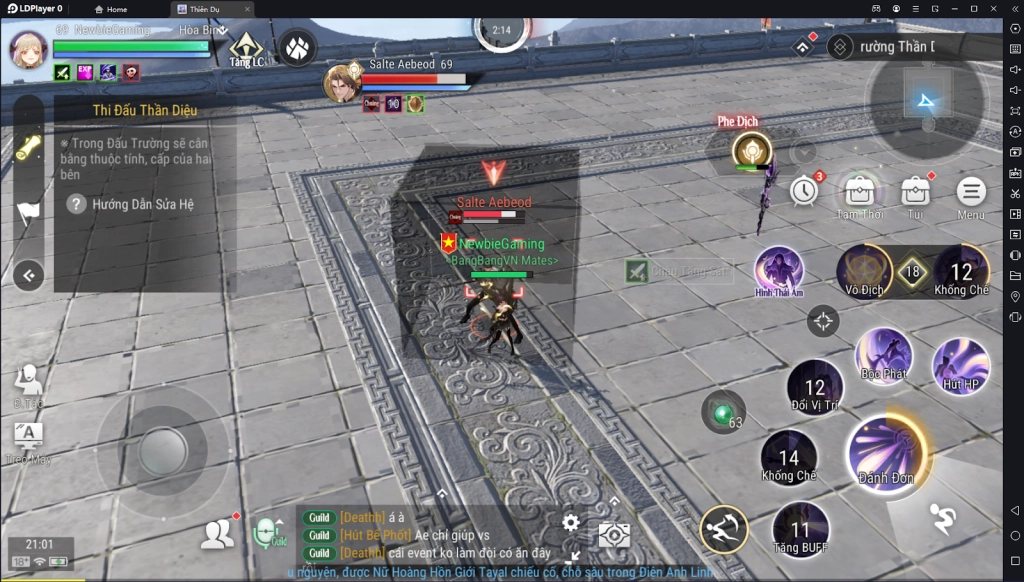Use the Tăng BUFF skill
Screen dimensions: 1024x582
click(800, 529)
